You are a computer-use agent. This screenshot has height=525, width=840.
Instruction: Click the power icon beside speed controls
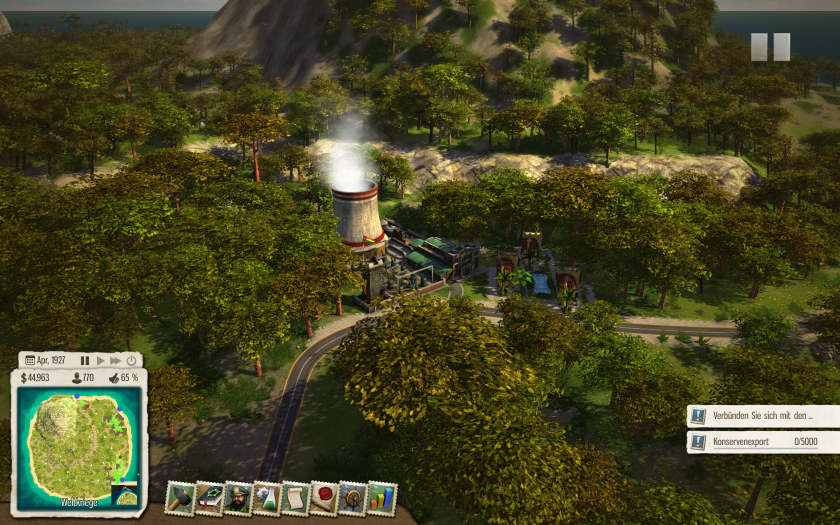point(132,360)
